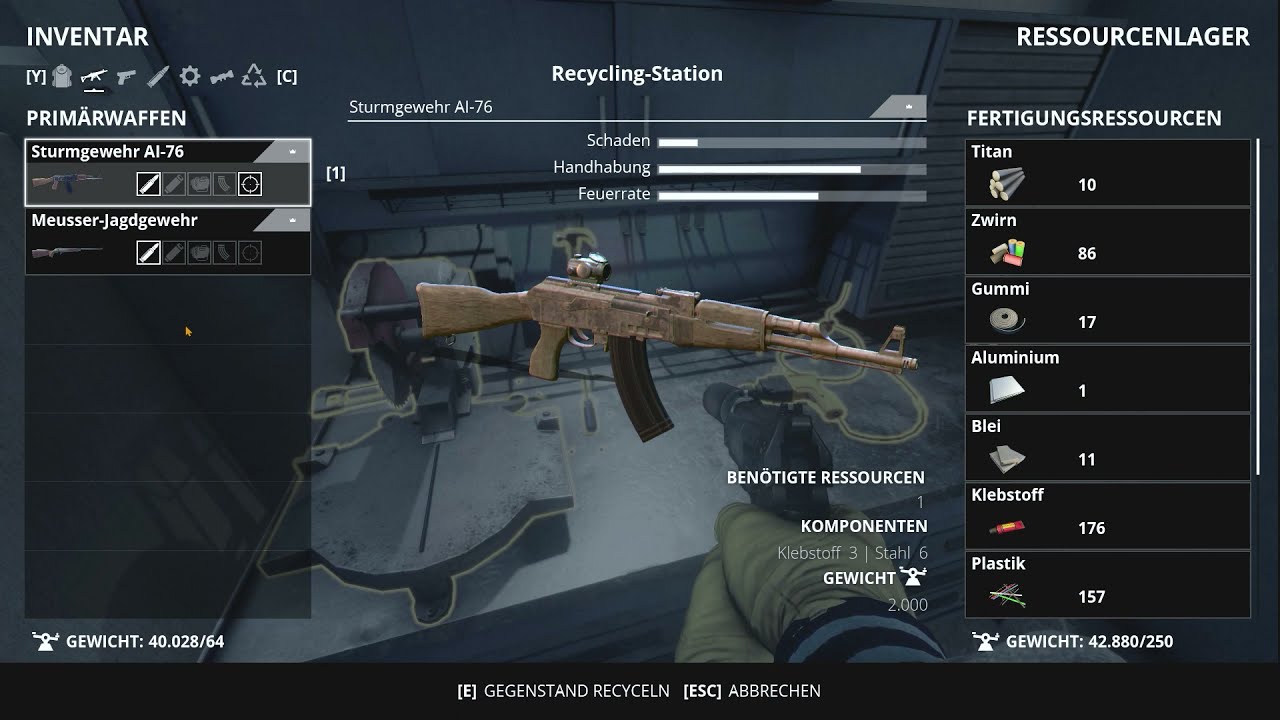Select the Blei resource entry
1280x720 pixels.
point(1108,448)
